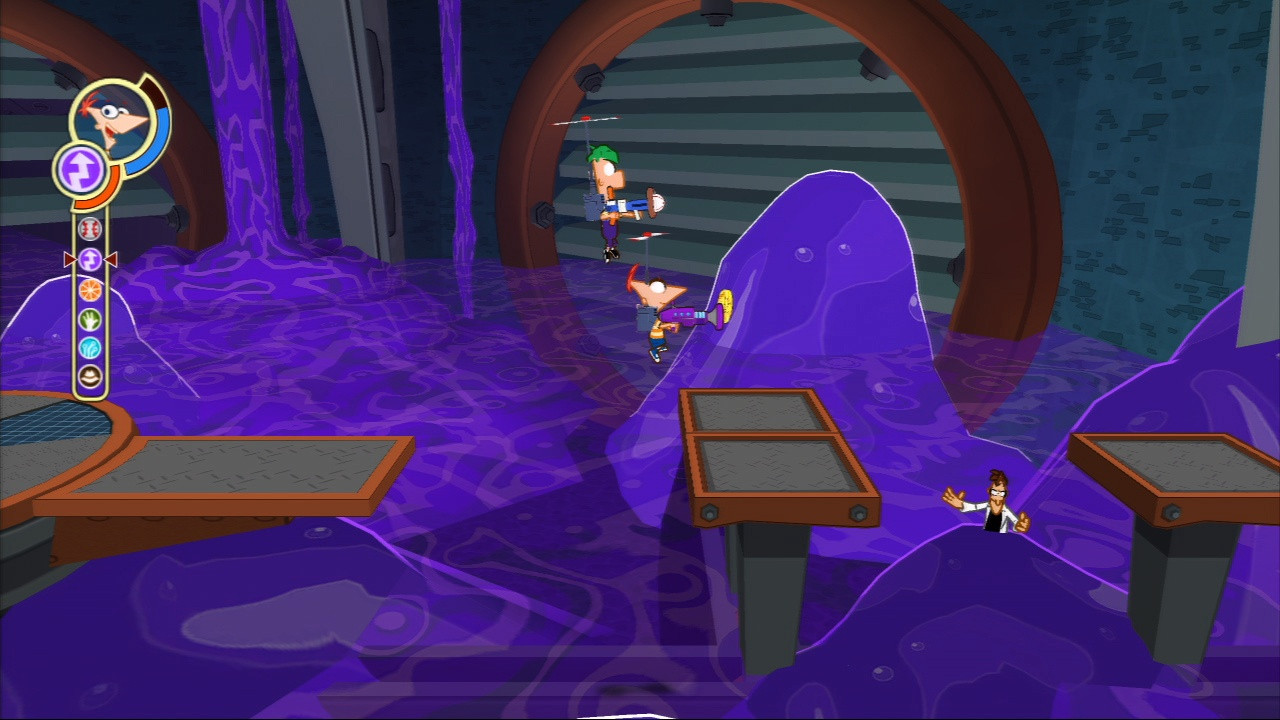
Task: Select the fedora hat gadget icon
Action: [88, 377]
